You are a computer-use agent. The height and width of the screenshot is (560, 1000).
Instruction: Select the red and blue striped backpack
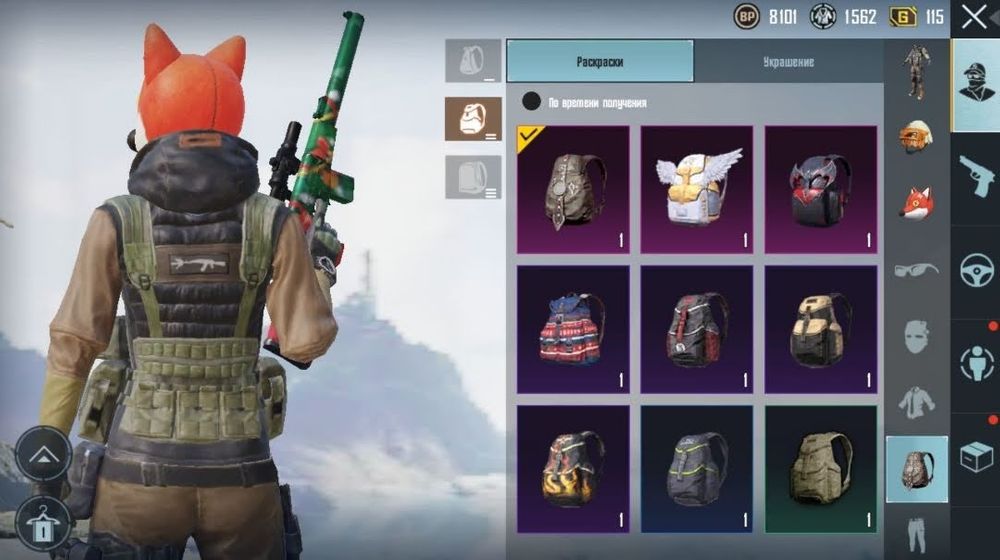(x=573, y=328)
